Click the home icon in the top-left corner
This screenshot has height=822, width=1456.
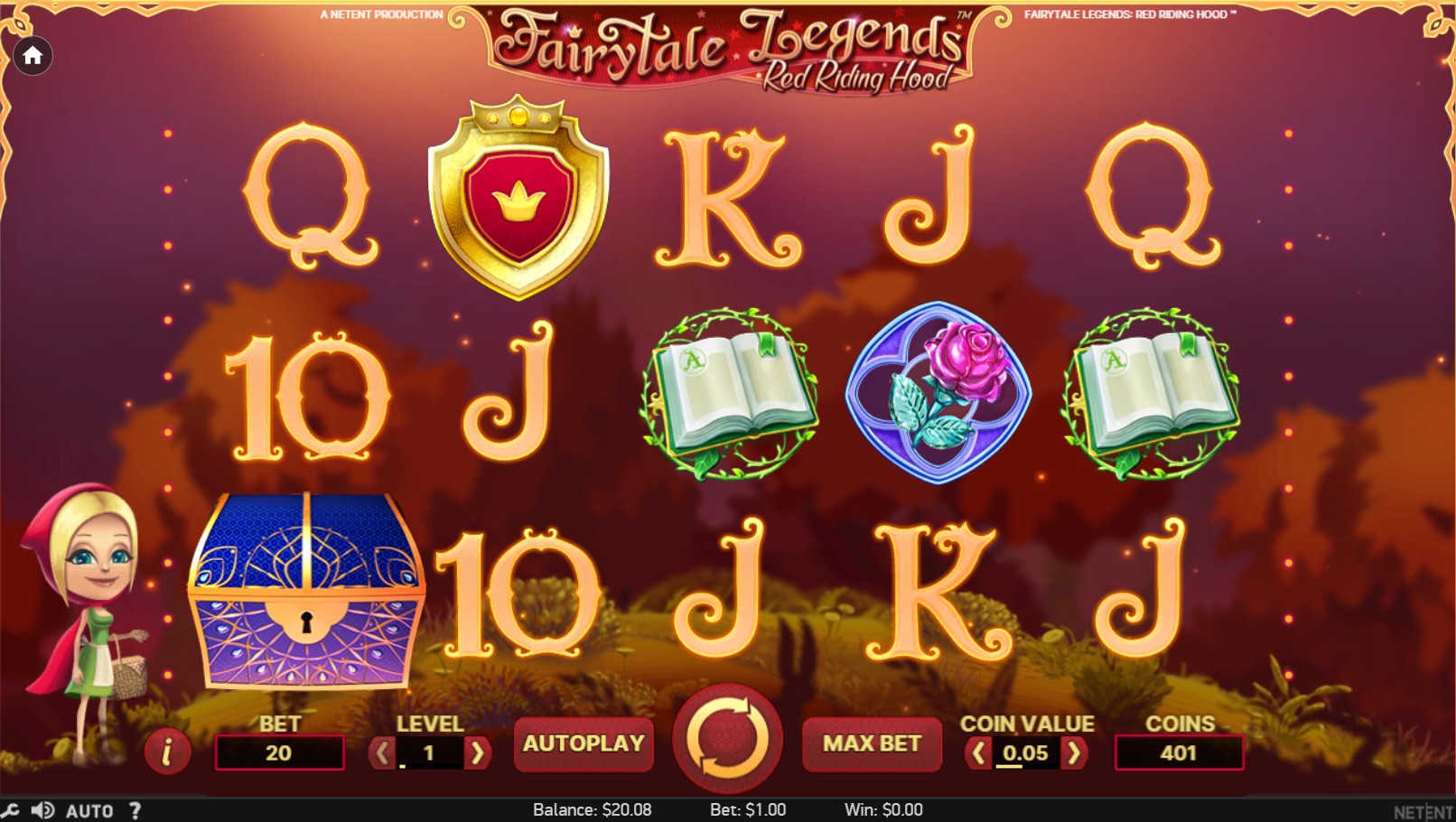point(33,55)
